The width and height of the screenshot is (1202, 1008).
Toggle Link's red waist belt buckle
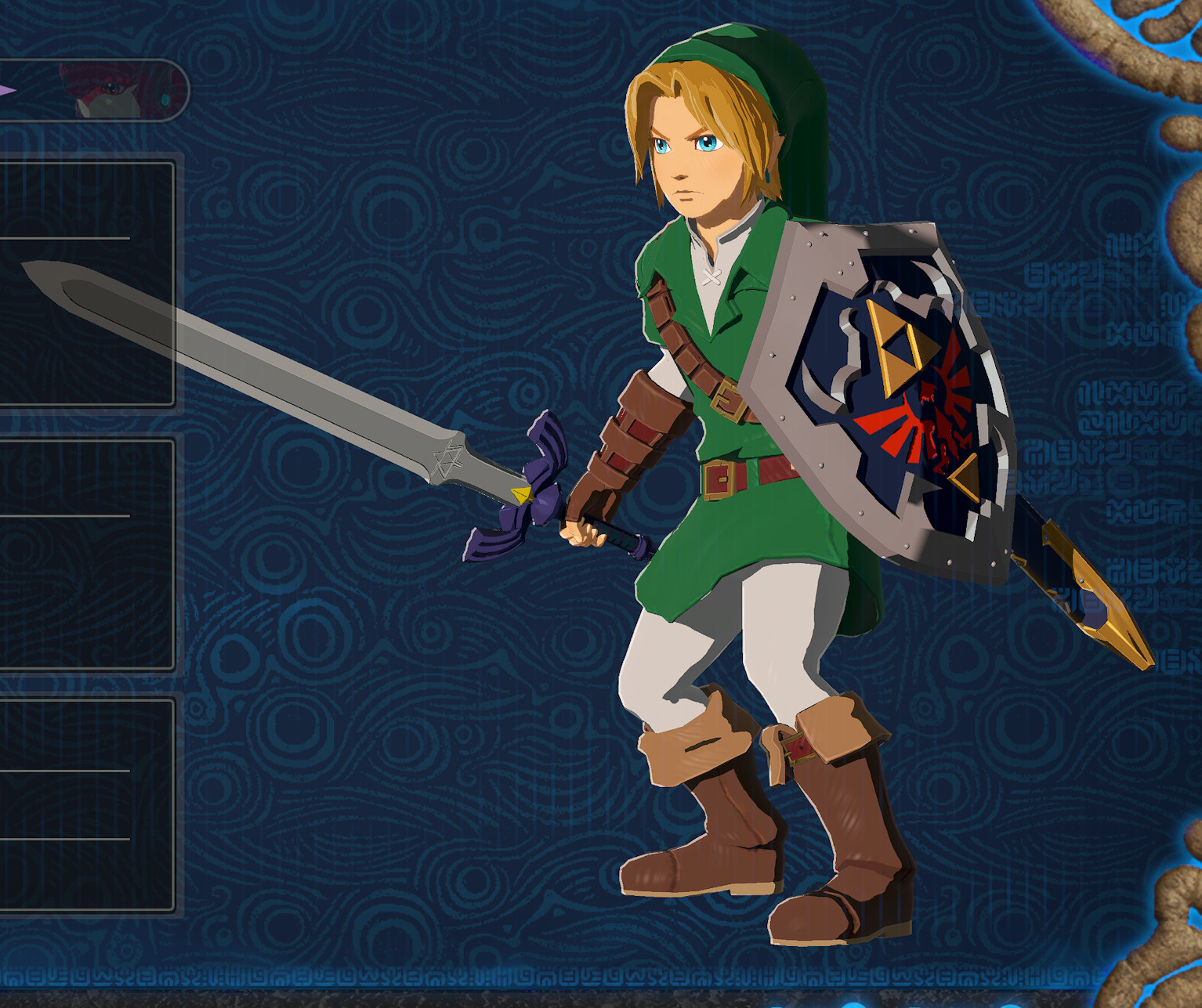[719, 480]
